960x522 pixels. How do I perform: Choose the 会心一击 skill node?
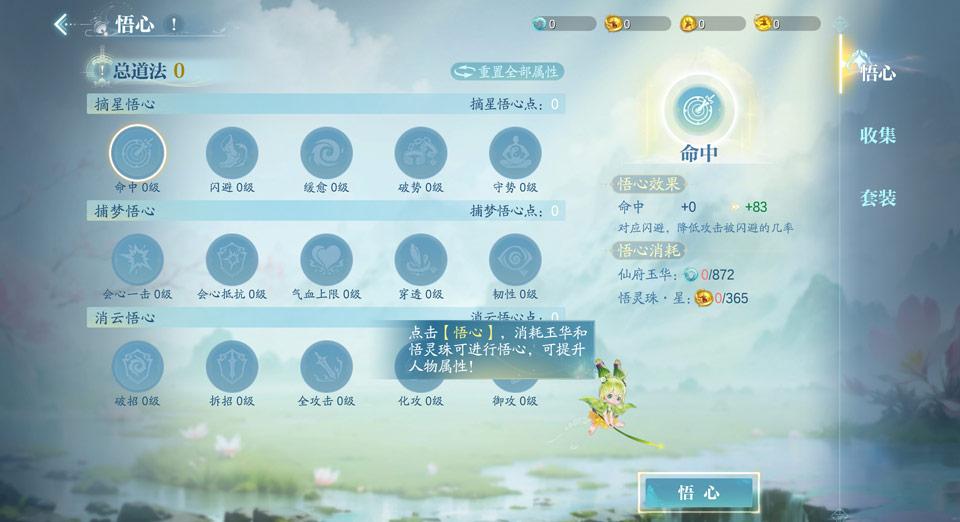tap(137, 260)
